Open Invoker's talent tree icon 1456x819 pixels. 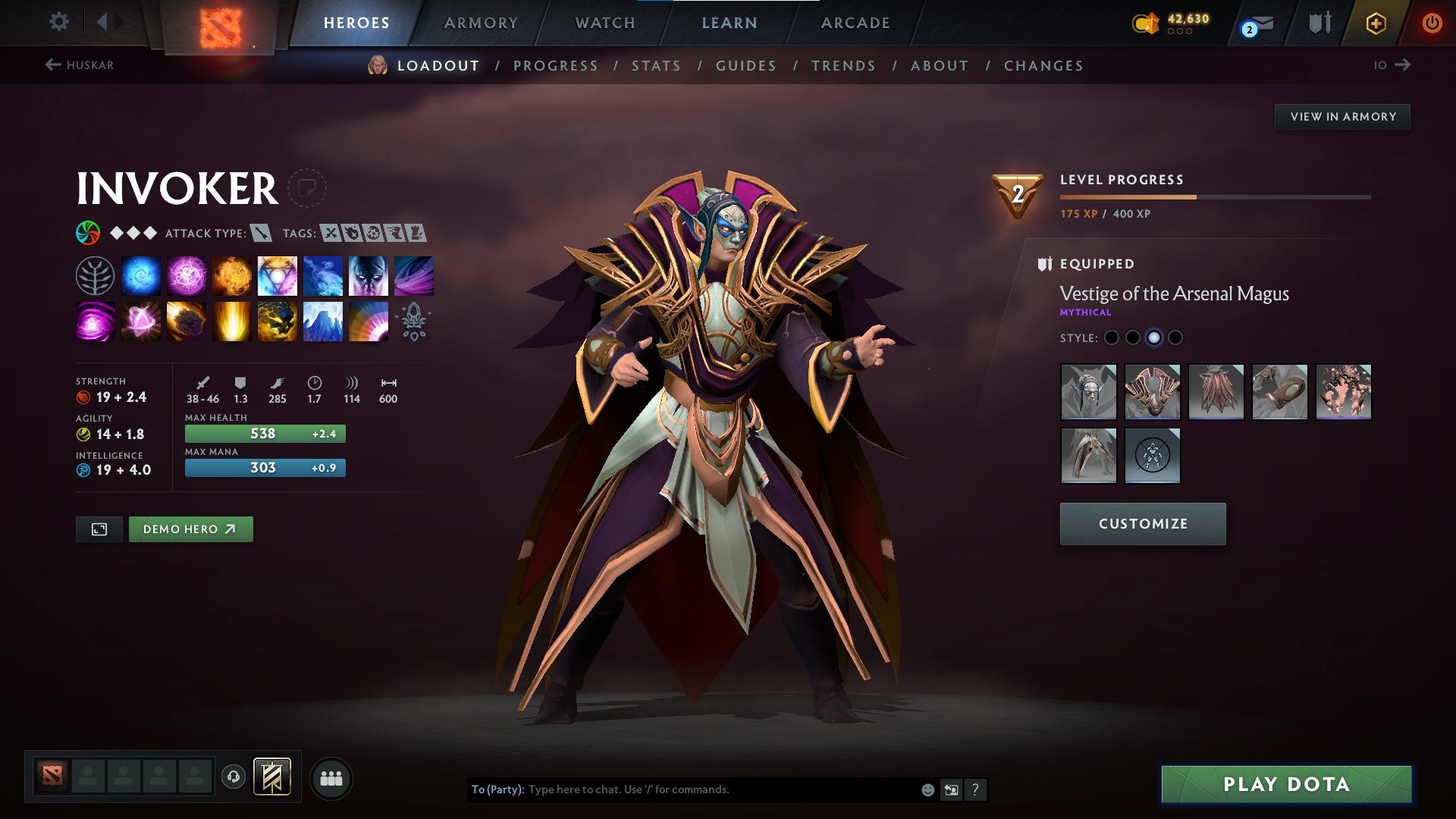pyautogui.click(x=95, y=276)
